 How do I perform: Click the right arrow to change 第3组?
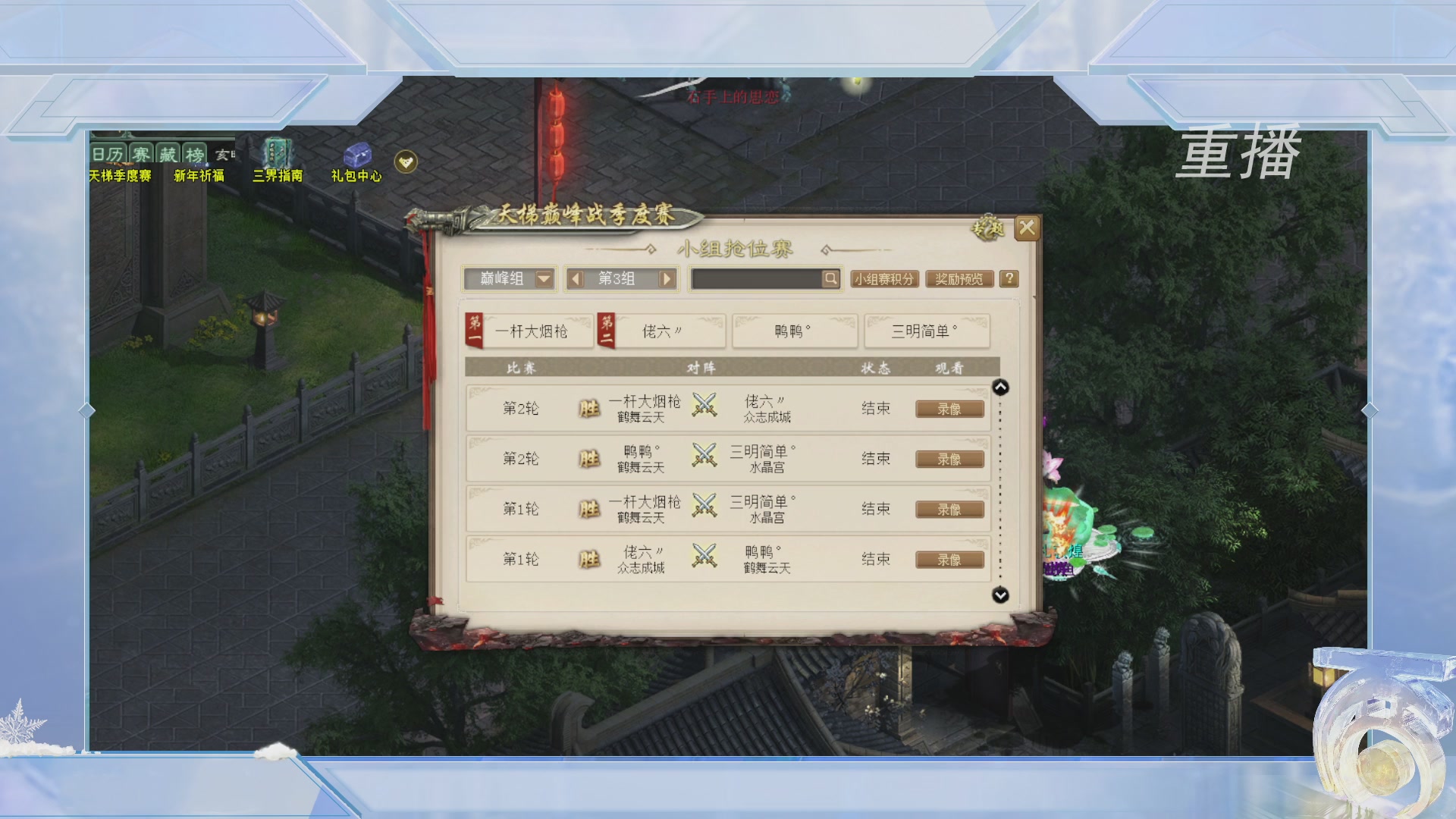tap(666, 279)
